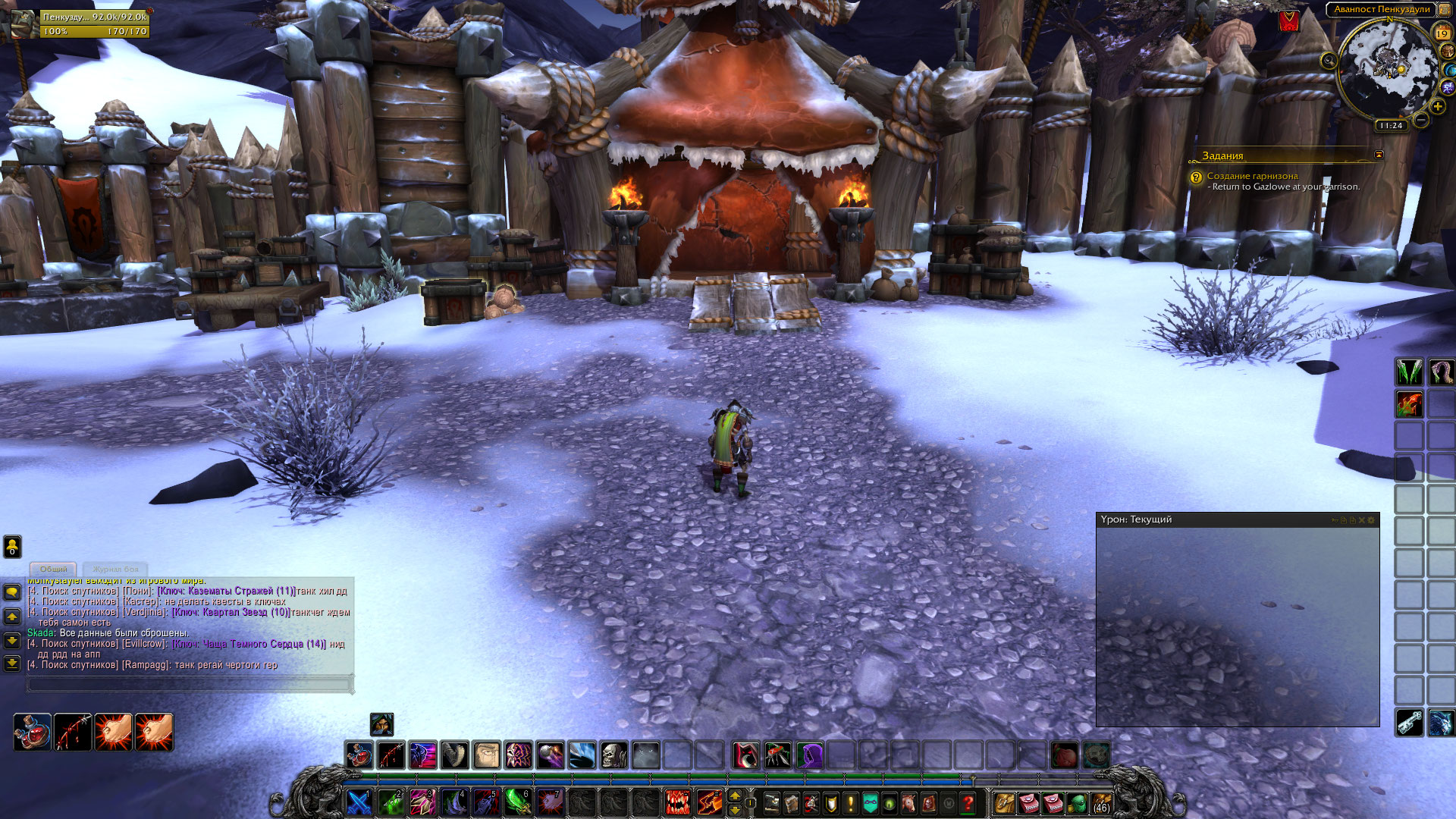Viewport: 1456px width, 819px height.
Task: Jump chat to the bottom
Action: 12,664
